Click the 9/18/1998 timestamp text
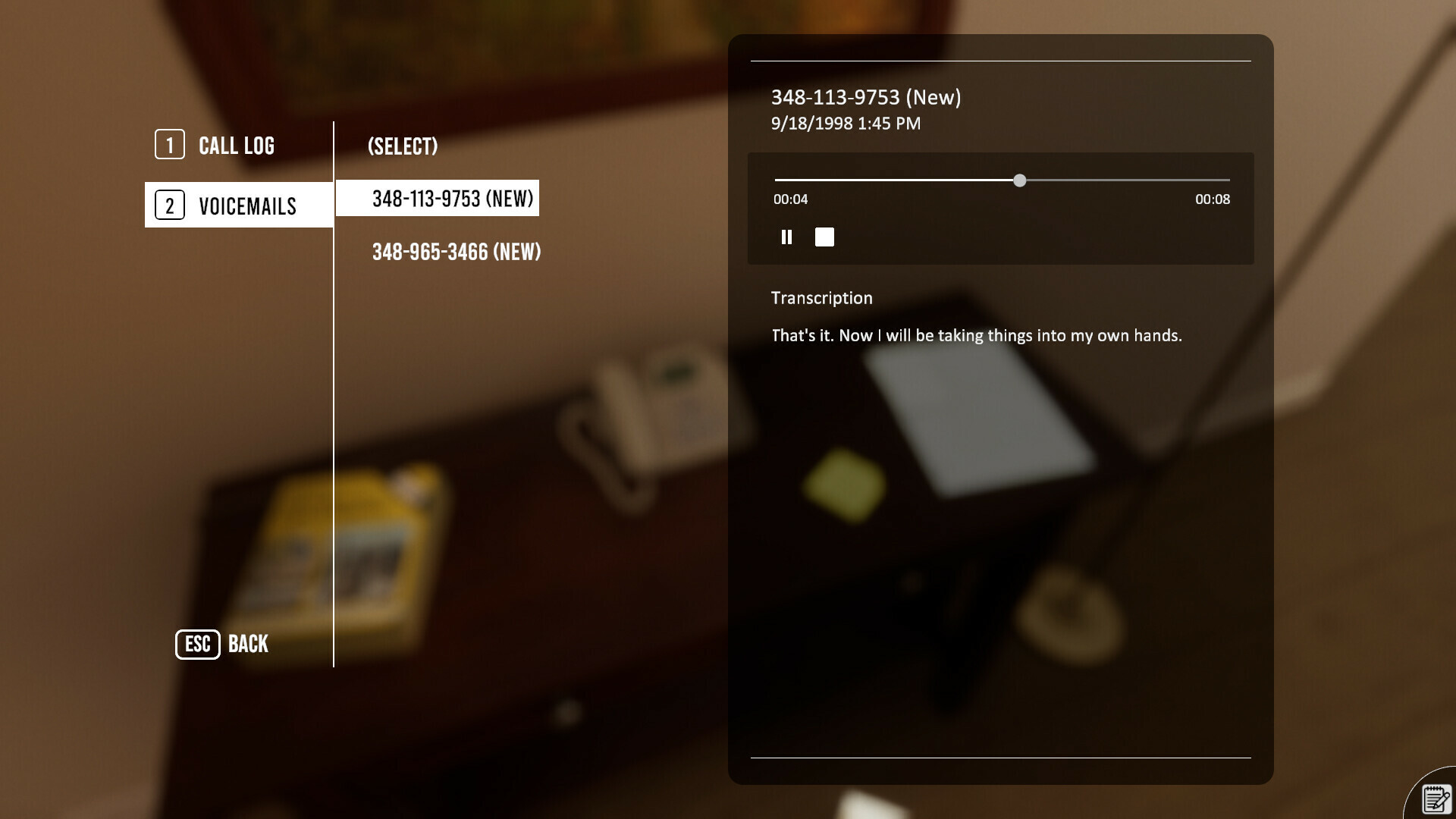 pos(845,123)
